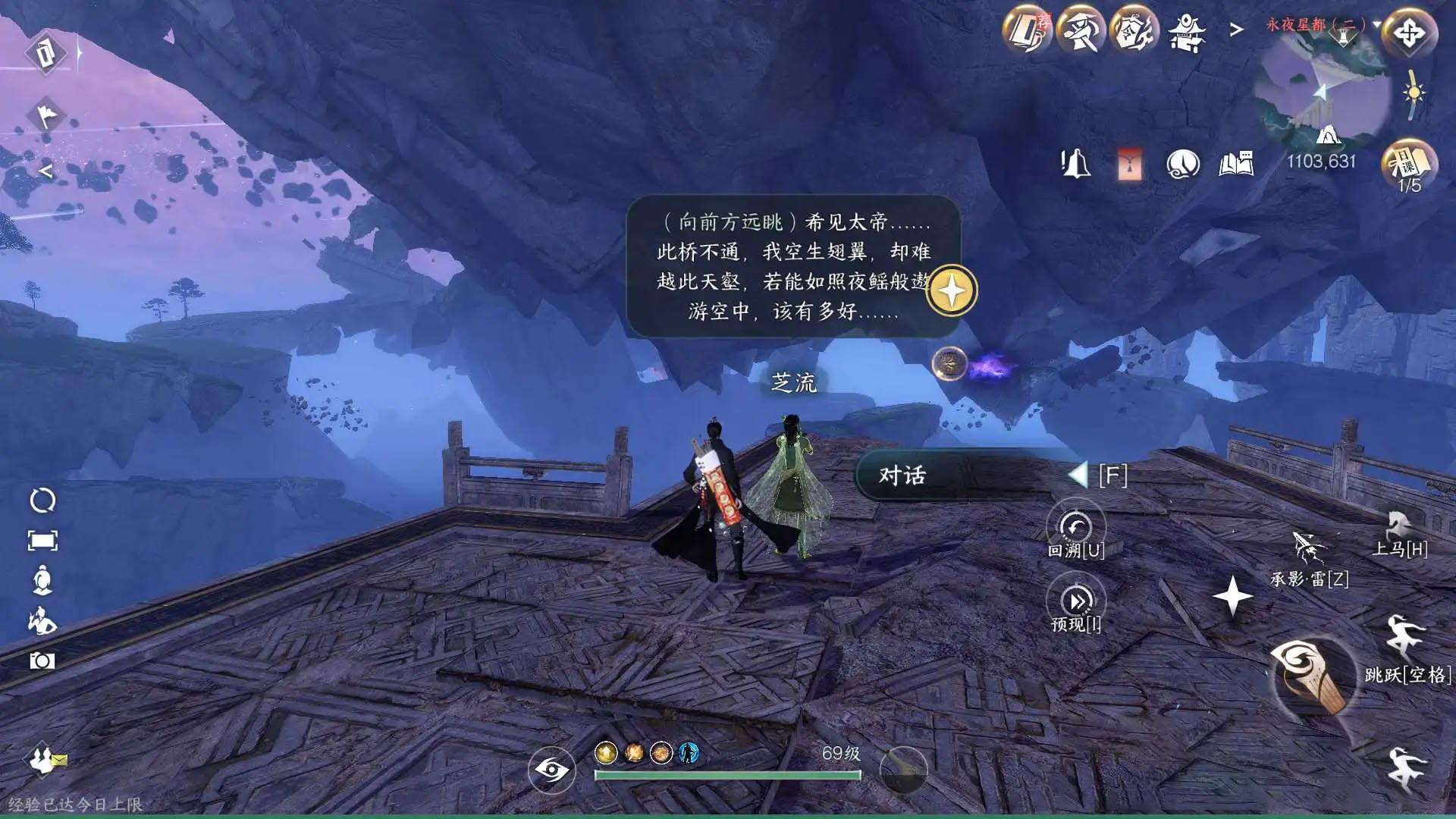The width and height of the screenshot is (1456, 819).
Task: Open the bell notifications icon
Action: 1075,164
